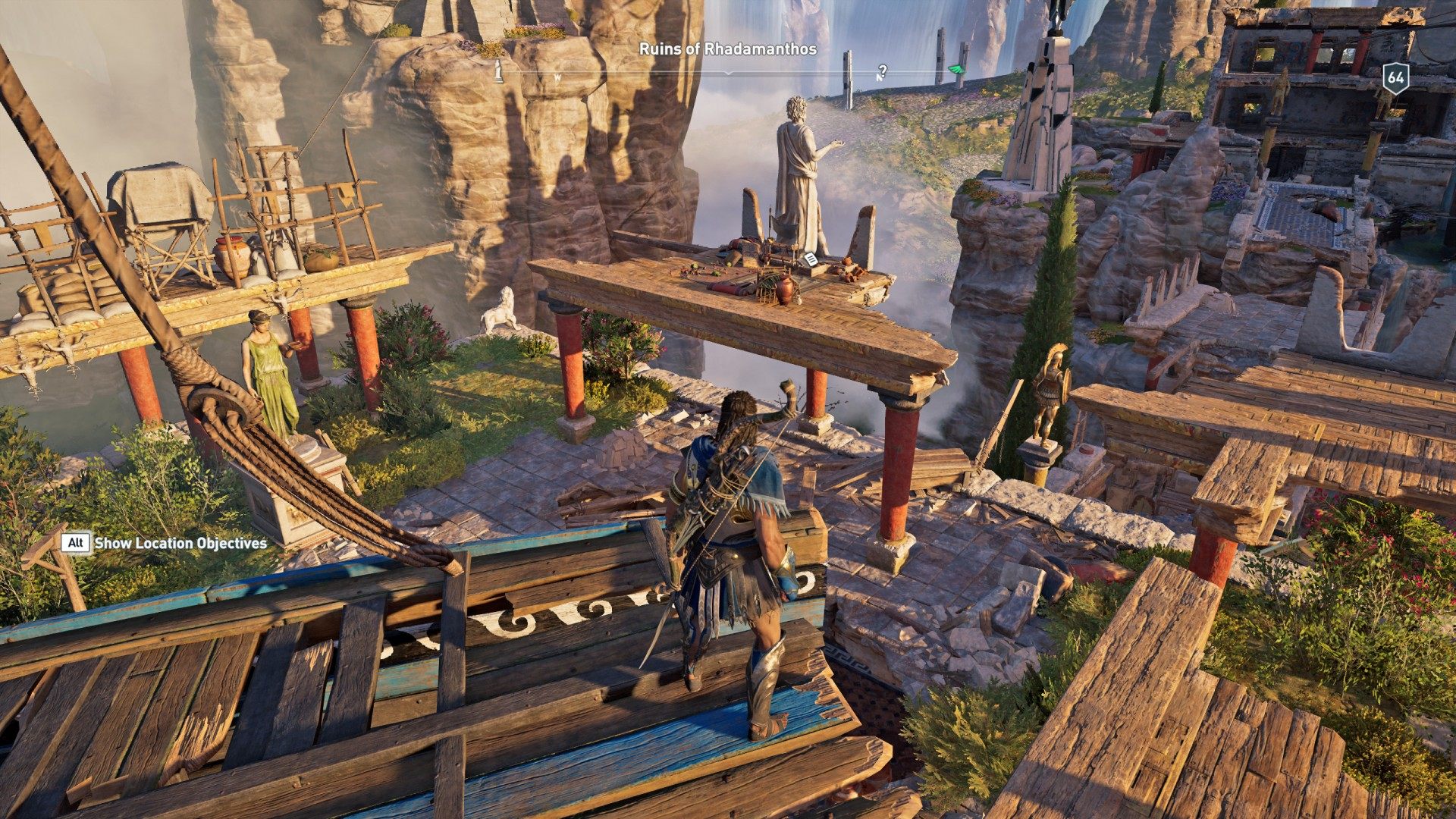The image size is (1456, 819).
Task: Click the Ruins of Rhadamanthos location title
Action: click(727, 49)
